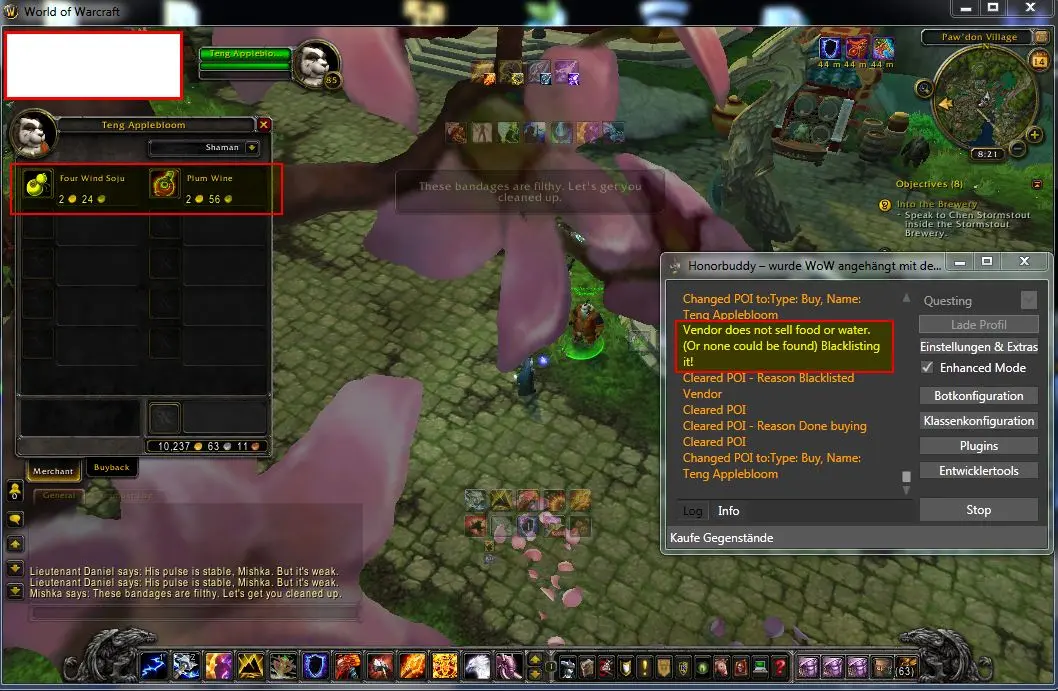Select the Merchant tab
This screenshot has height=691, width=1058.
coord(53,471)
